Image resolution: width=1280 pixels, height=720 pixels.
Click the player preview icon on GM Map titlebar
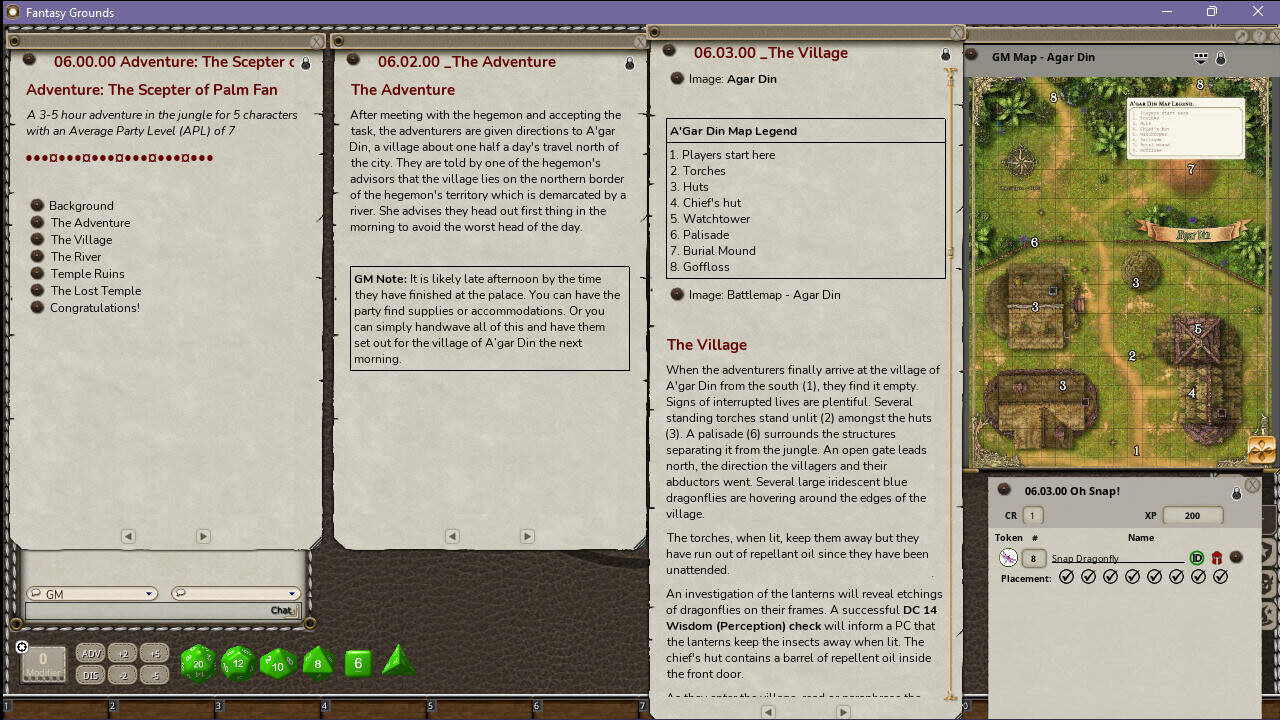(1200, 58)
